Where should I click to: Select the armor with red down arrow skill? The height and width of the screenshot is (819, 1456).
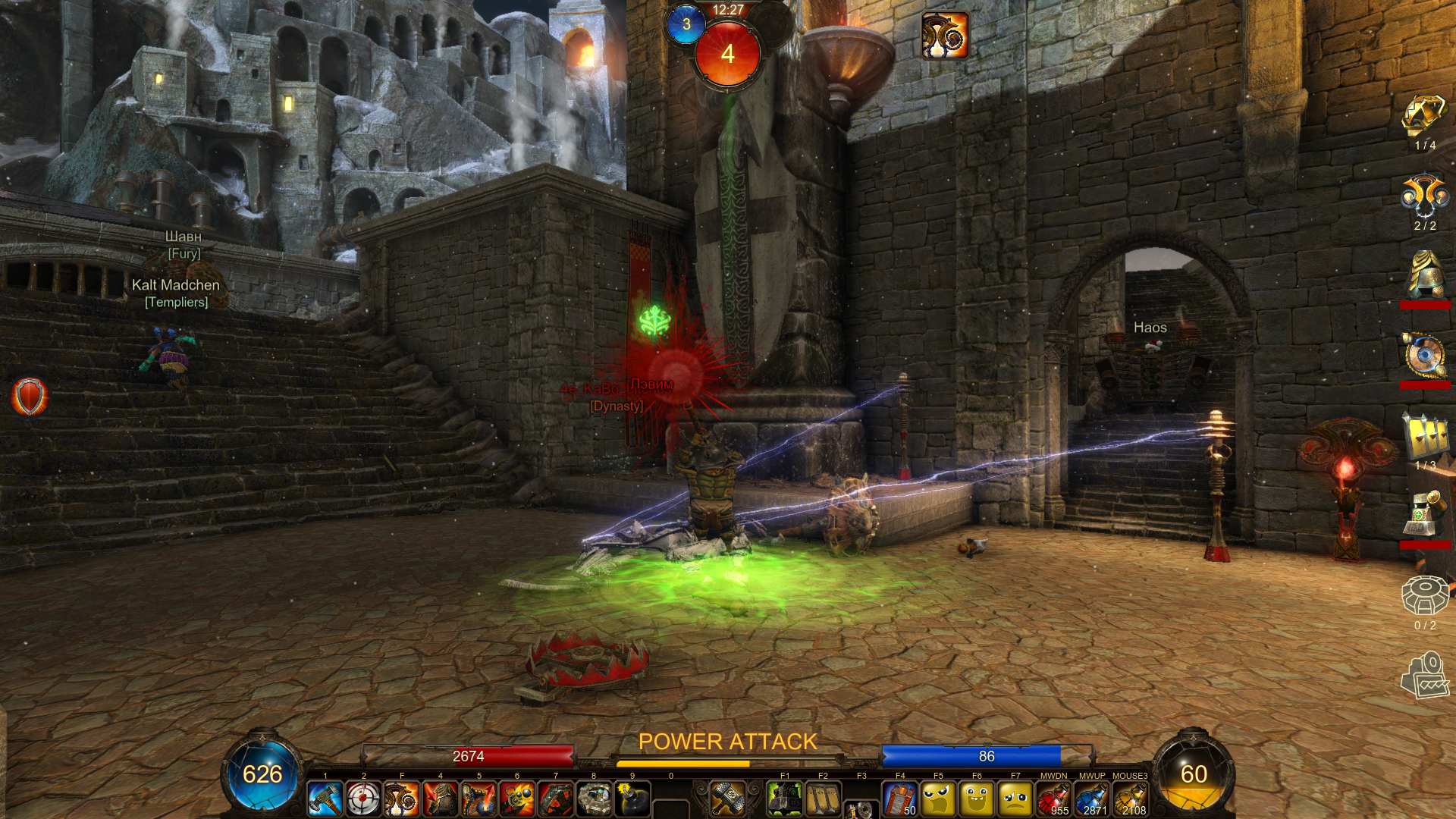441,799
